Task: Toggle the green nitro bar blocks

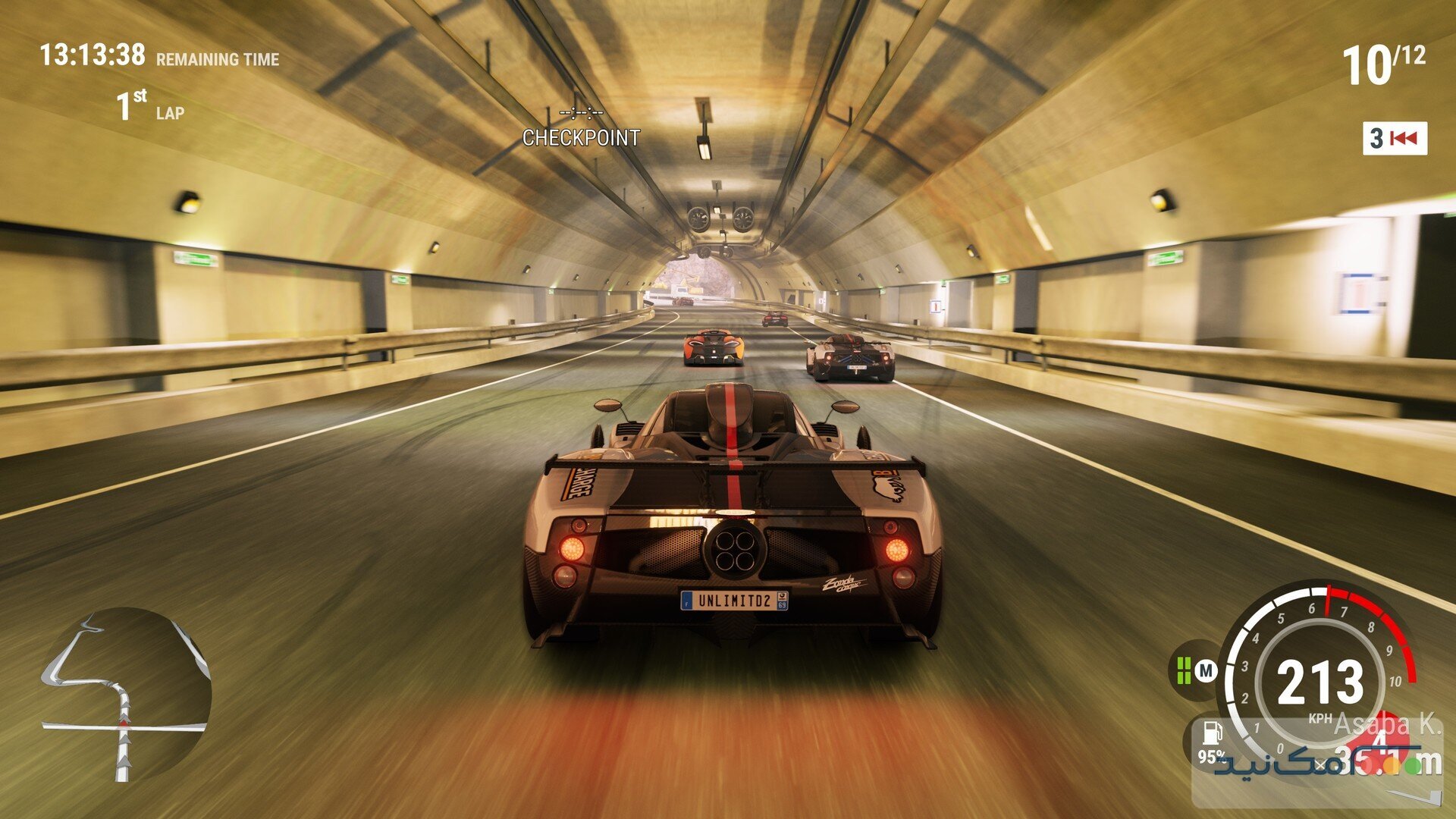Action: [x=1185, y=672]
